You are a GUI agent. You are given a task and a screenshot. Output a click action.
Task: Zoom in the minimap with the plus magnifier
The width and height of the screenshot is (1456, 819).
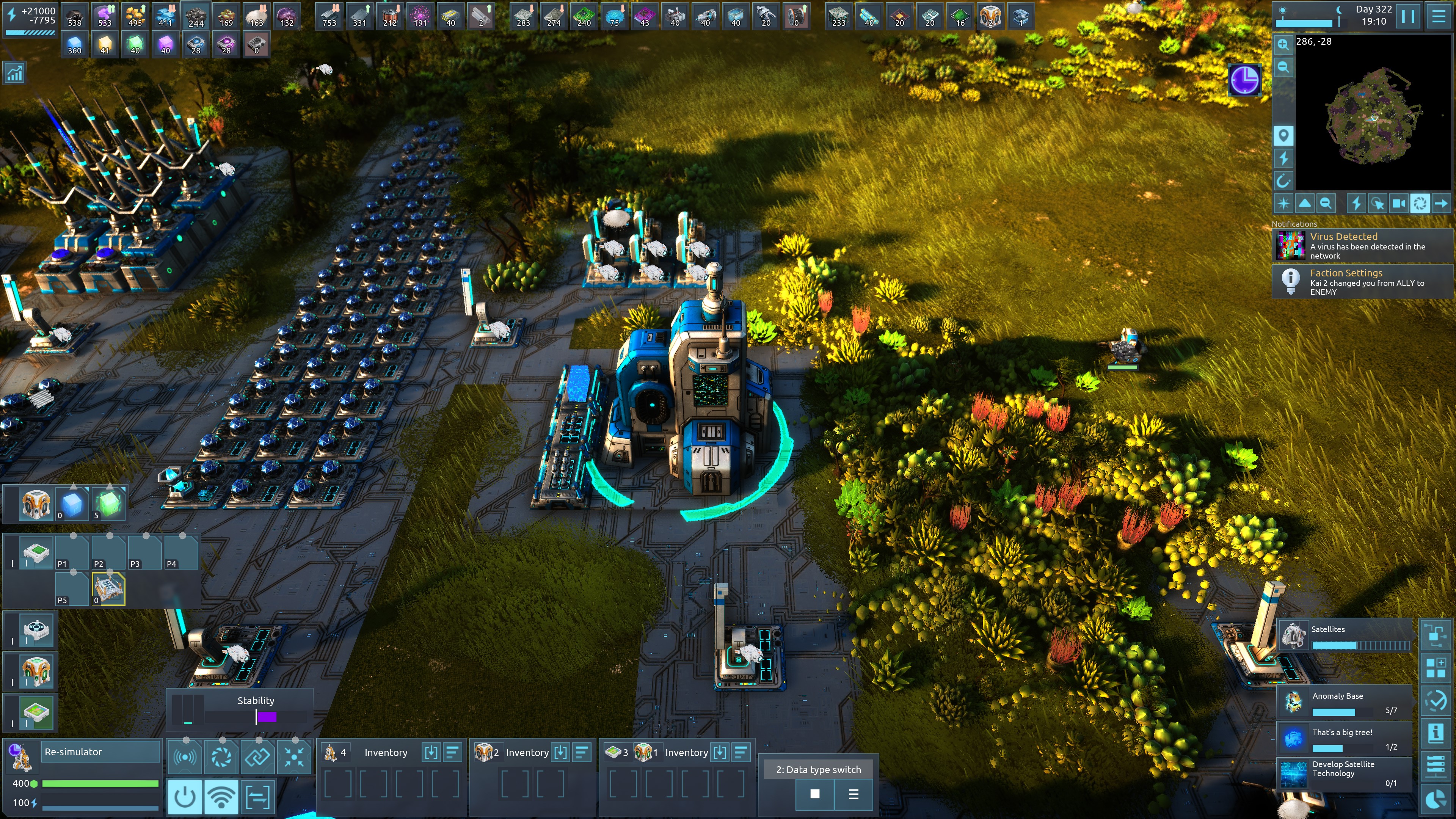click(1283, 44)
